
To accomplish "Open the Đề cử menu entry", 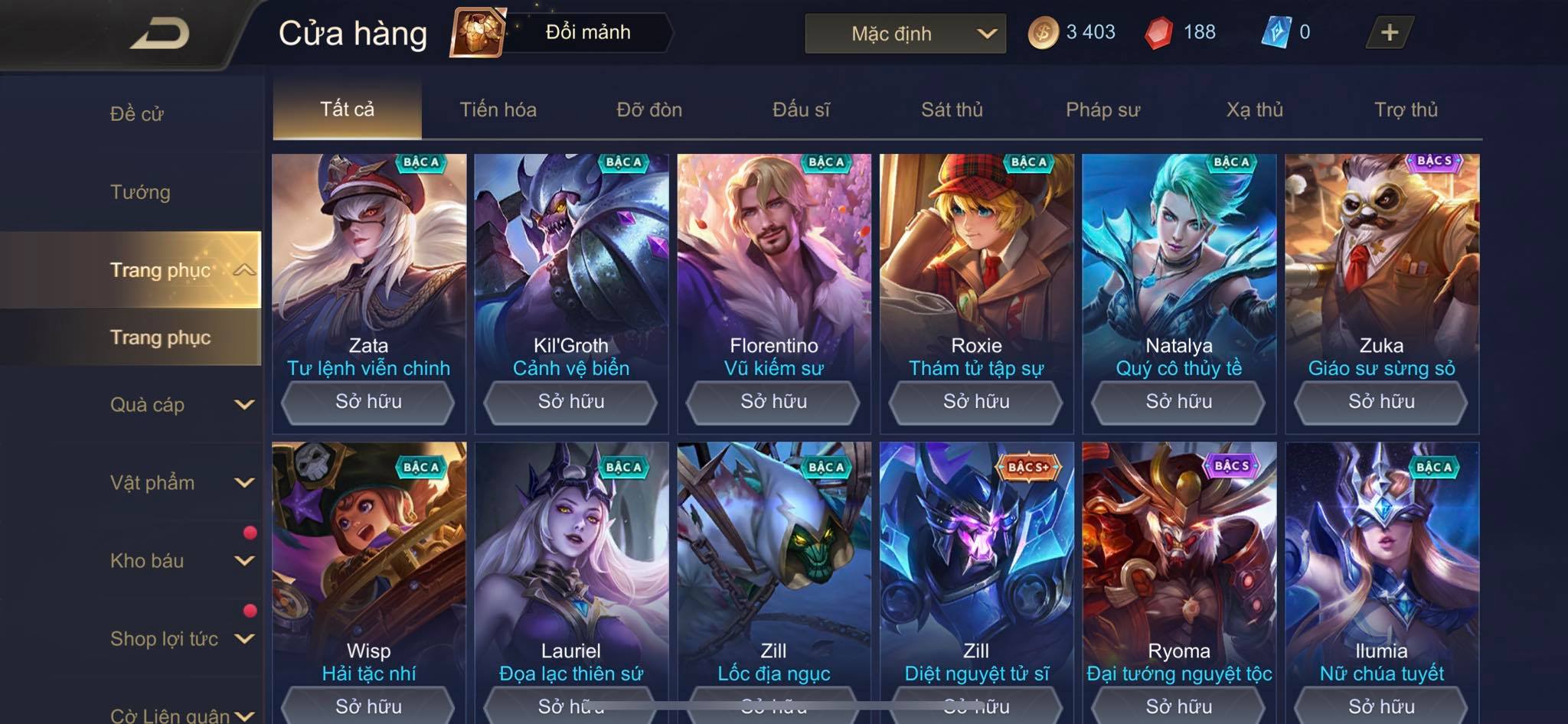I will coord(137,114).
